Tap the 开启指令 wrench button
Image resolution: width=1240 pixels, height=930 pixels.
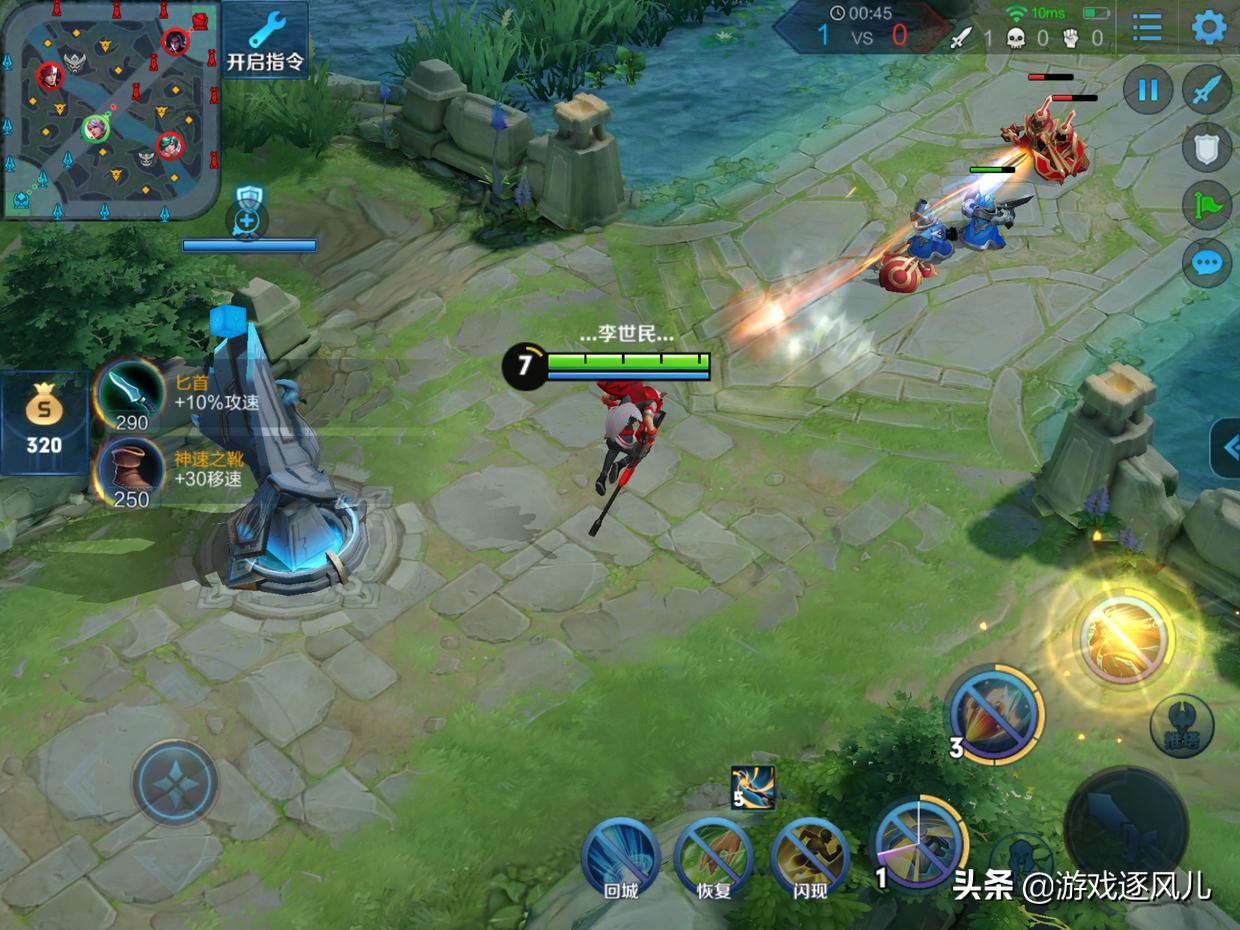265,40
